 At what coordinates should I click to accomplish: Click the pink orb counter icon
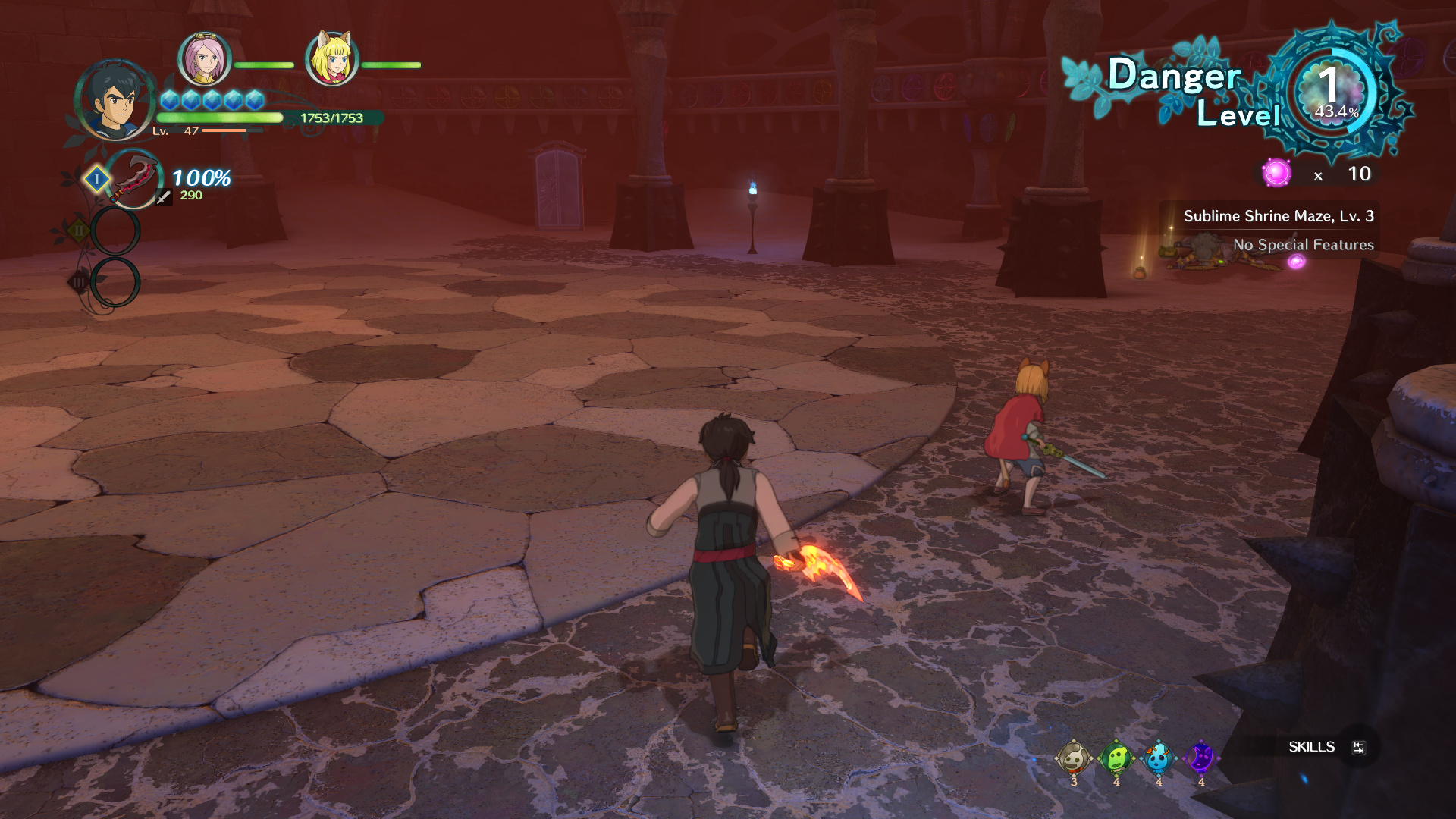click(x=1276, y=174)
